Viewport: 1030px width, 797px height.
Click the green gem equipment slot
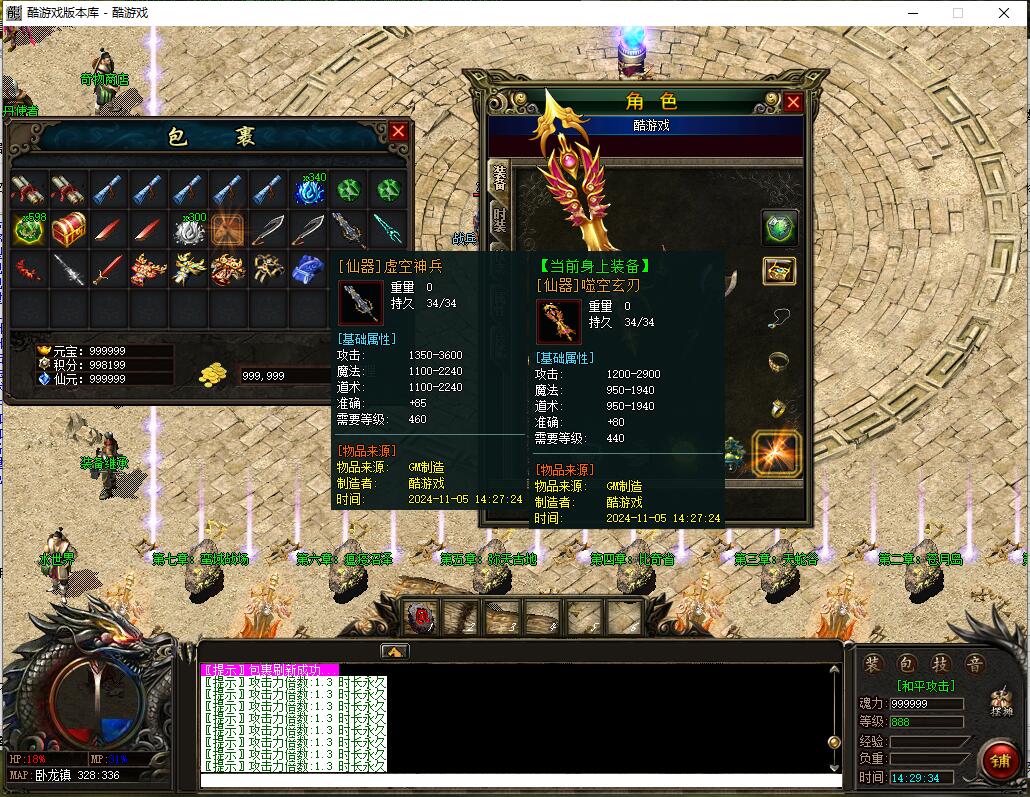pos(779,227)
